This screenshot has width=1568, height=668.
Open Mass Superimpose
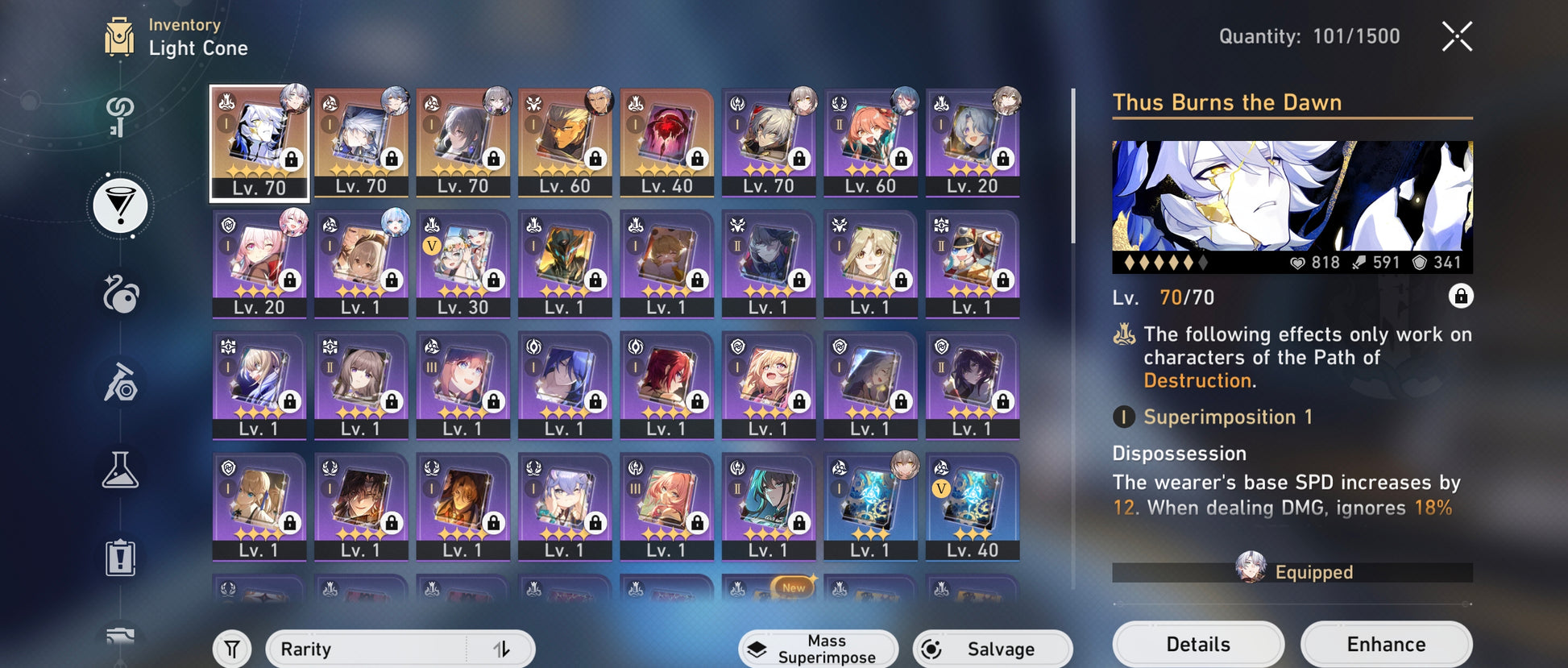[x=818, y=649]
